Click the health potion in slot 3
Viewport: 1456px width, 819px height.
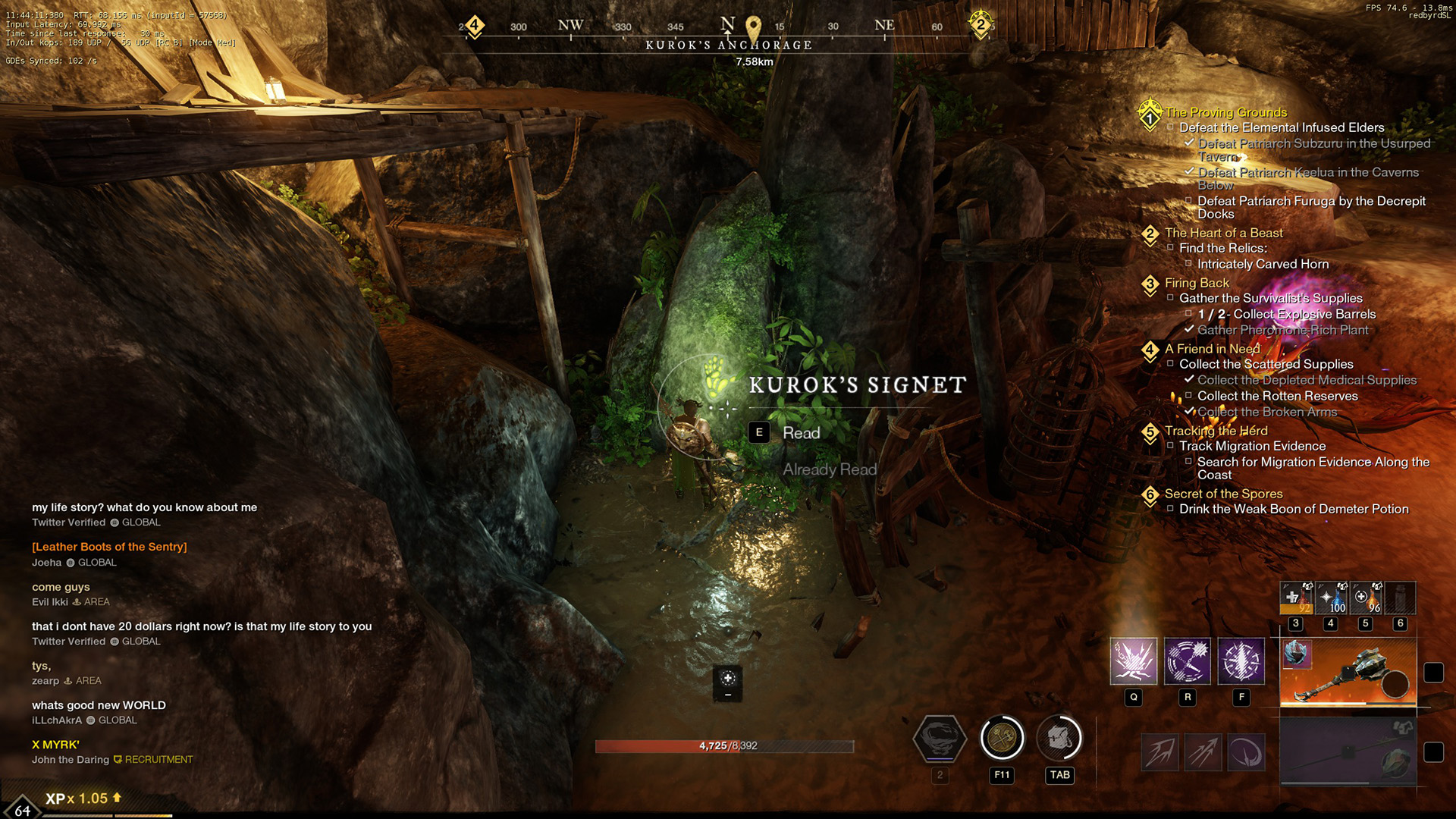tap(1297, 598)
